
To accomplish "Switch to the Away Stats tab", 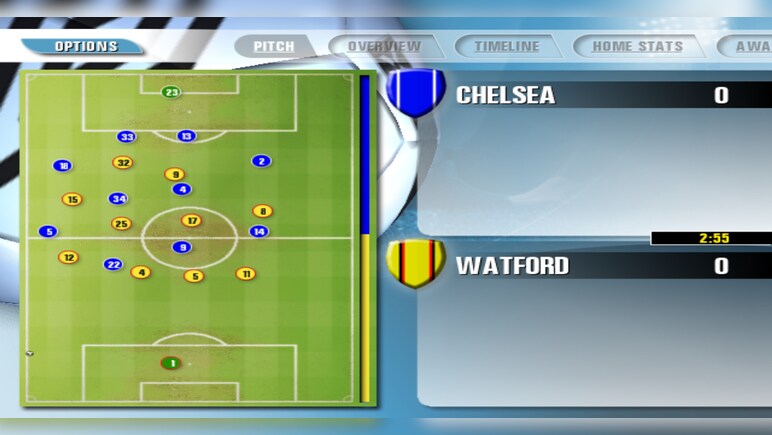I will click(750, 46).
